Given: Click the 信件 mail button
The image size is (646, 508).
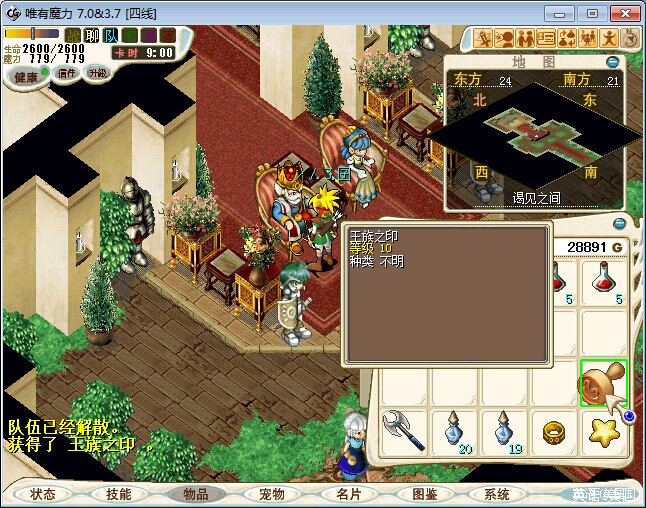Looking at the screenshot, I should click(x=66, y=74).
